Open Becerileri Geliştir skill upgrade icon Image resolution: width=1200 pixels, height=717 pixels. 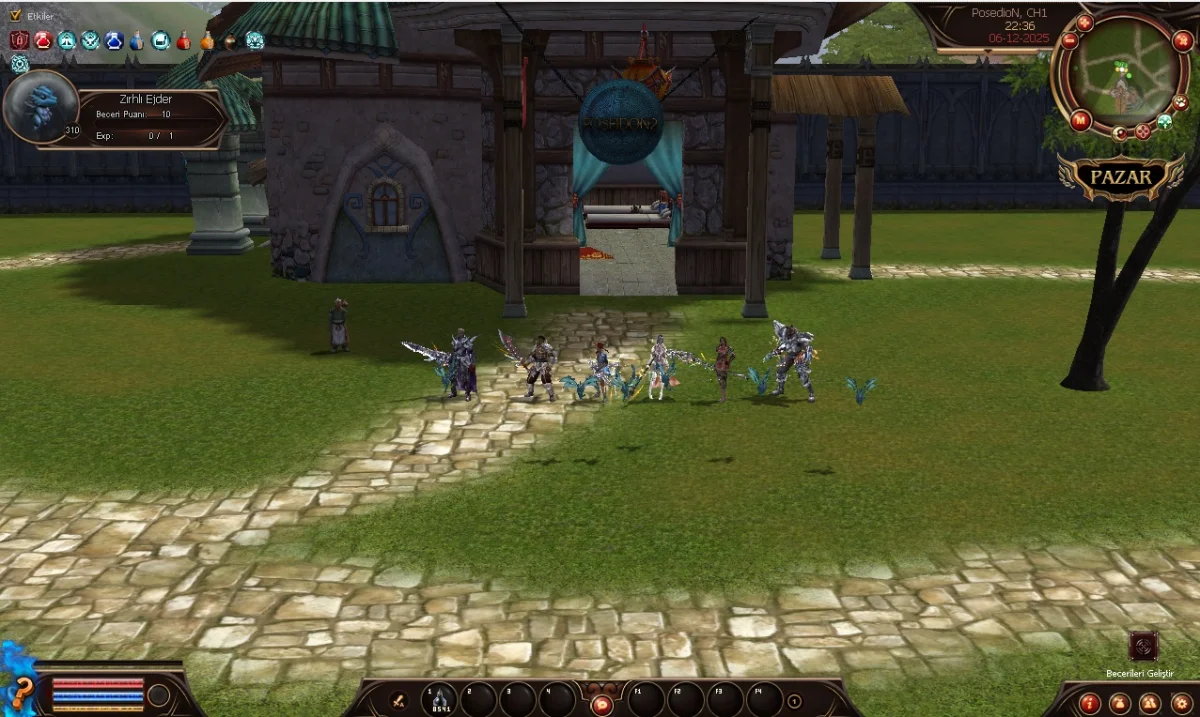pyautogui.click(x=1144, y=646)
